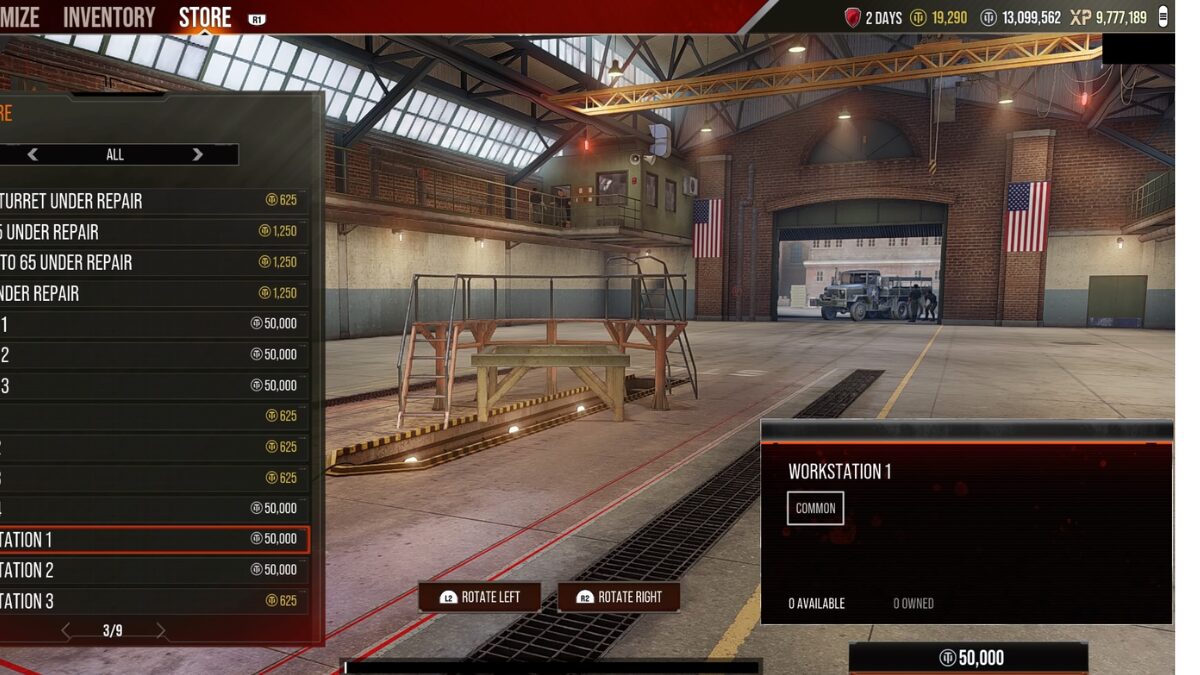
Task: Open the Inventory tab
Action: pos(109,17)
